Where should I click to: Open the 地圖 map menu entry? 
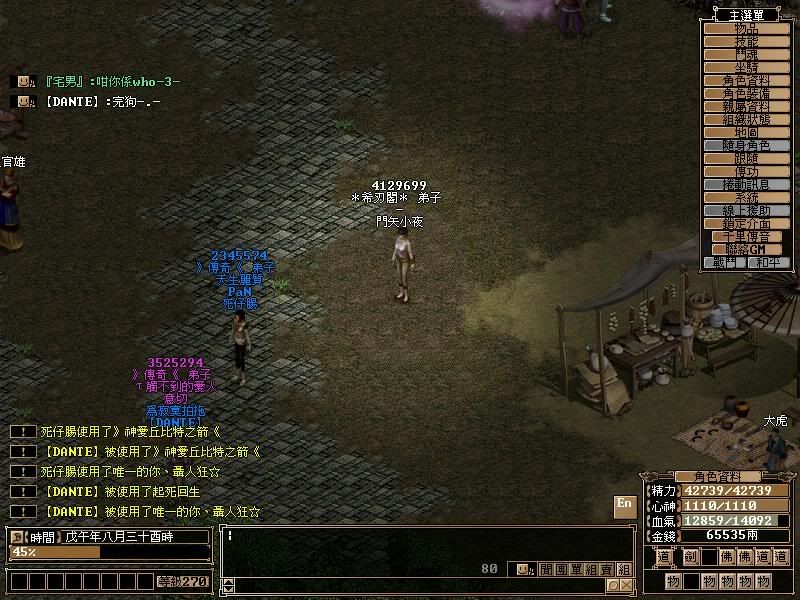click(x=746, y=132)
